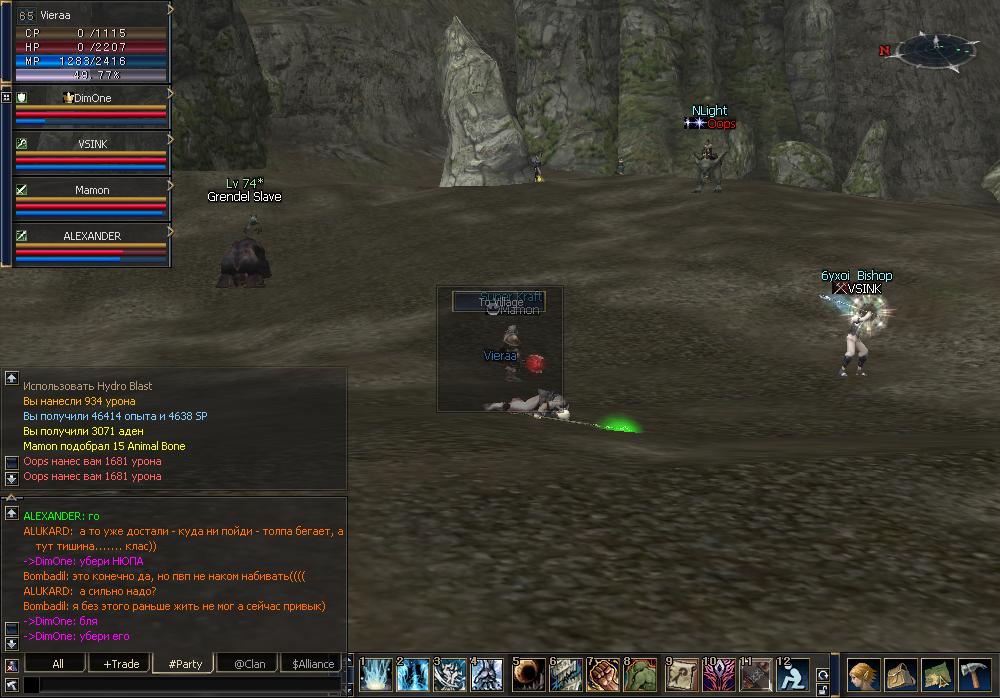The image size is (1000, 698).
Task: Open the +Trade chat tab
Action: (121, 663)
